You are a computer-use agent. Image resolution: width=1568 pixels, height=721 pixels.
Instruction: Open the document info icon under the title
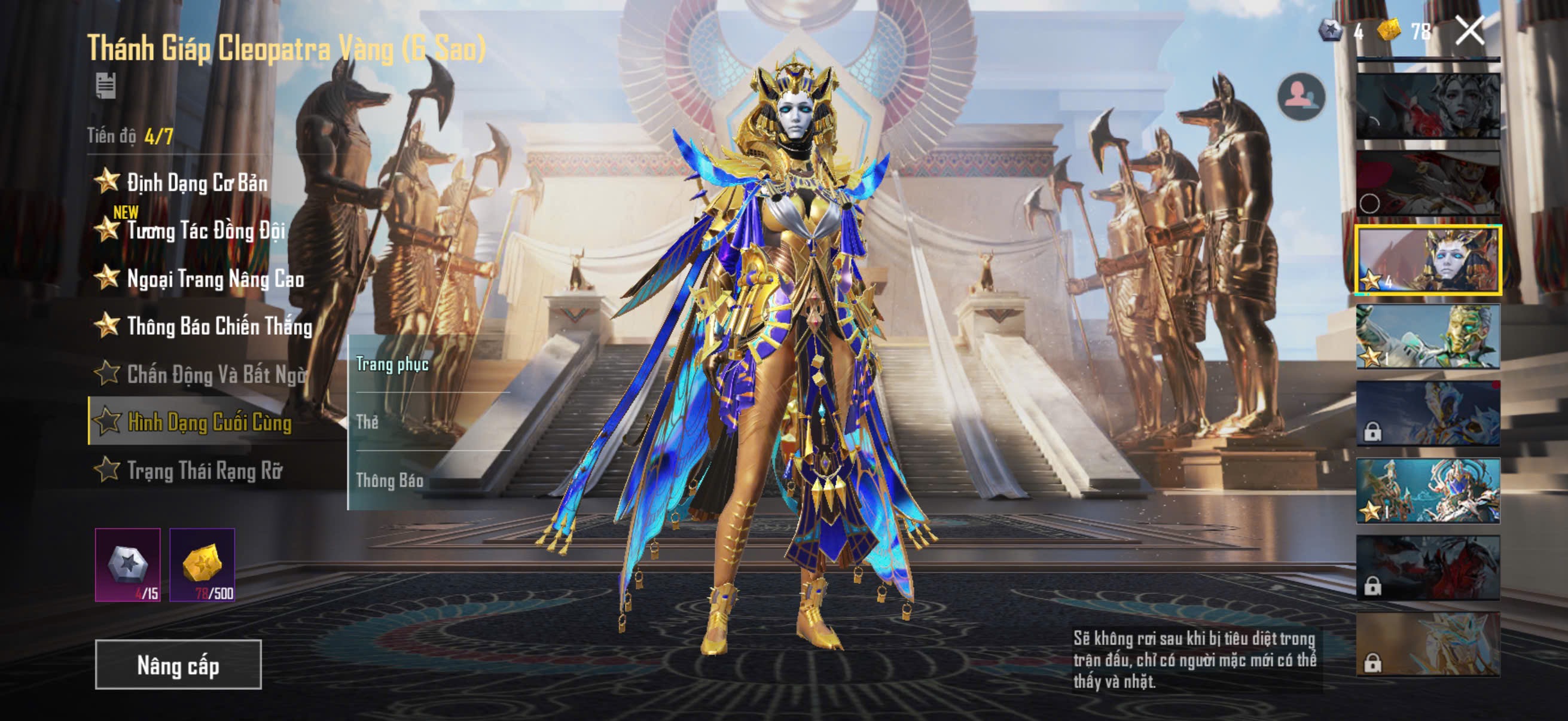(106, 85)
